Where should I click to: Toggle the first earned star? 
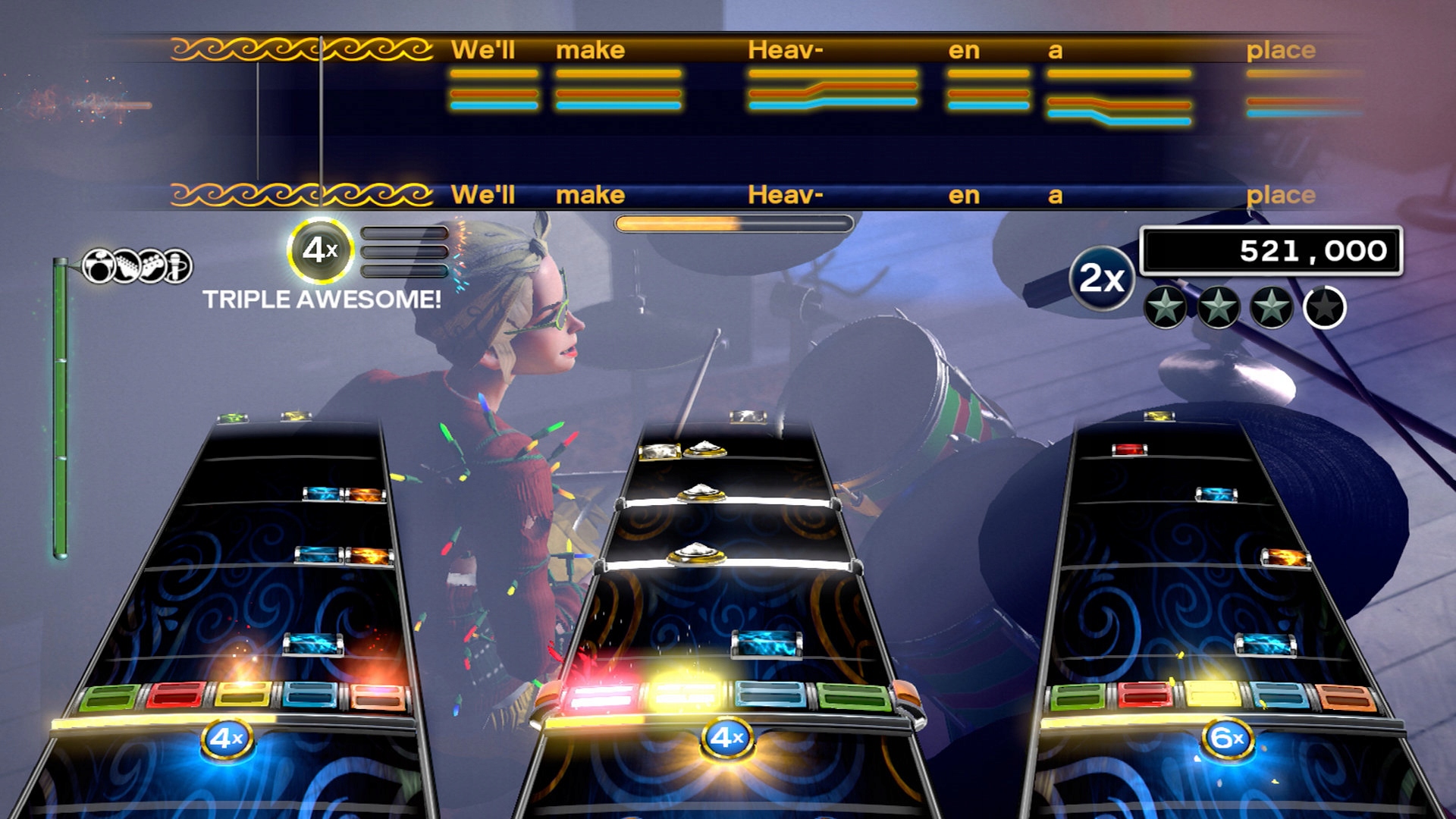click(x=1168, y=308)
